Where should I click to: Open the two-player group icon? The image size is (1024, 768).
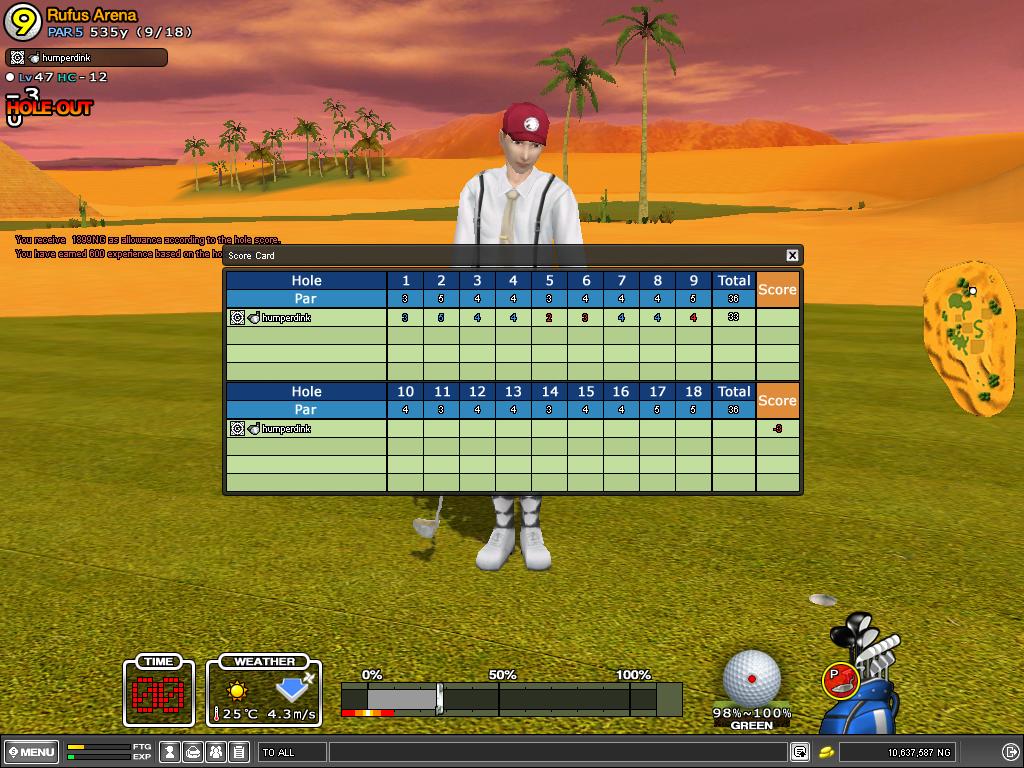tap(216, 752)
